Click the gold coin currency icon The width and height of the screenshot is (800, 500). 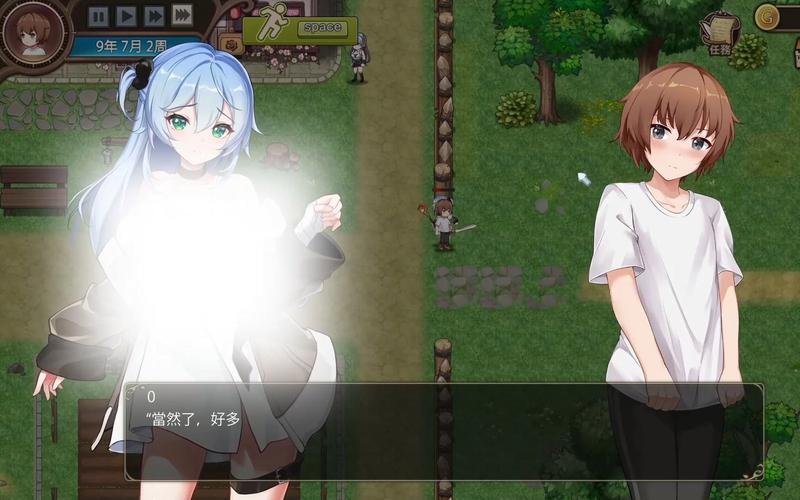769,15
